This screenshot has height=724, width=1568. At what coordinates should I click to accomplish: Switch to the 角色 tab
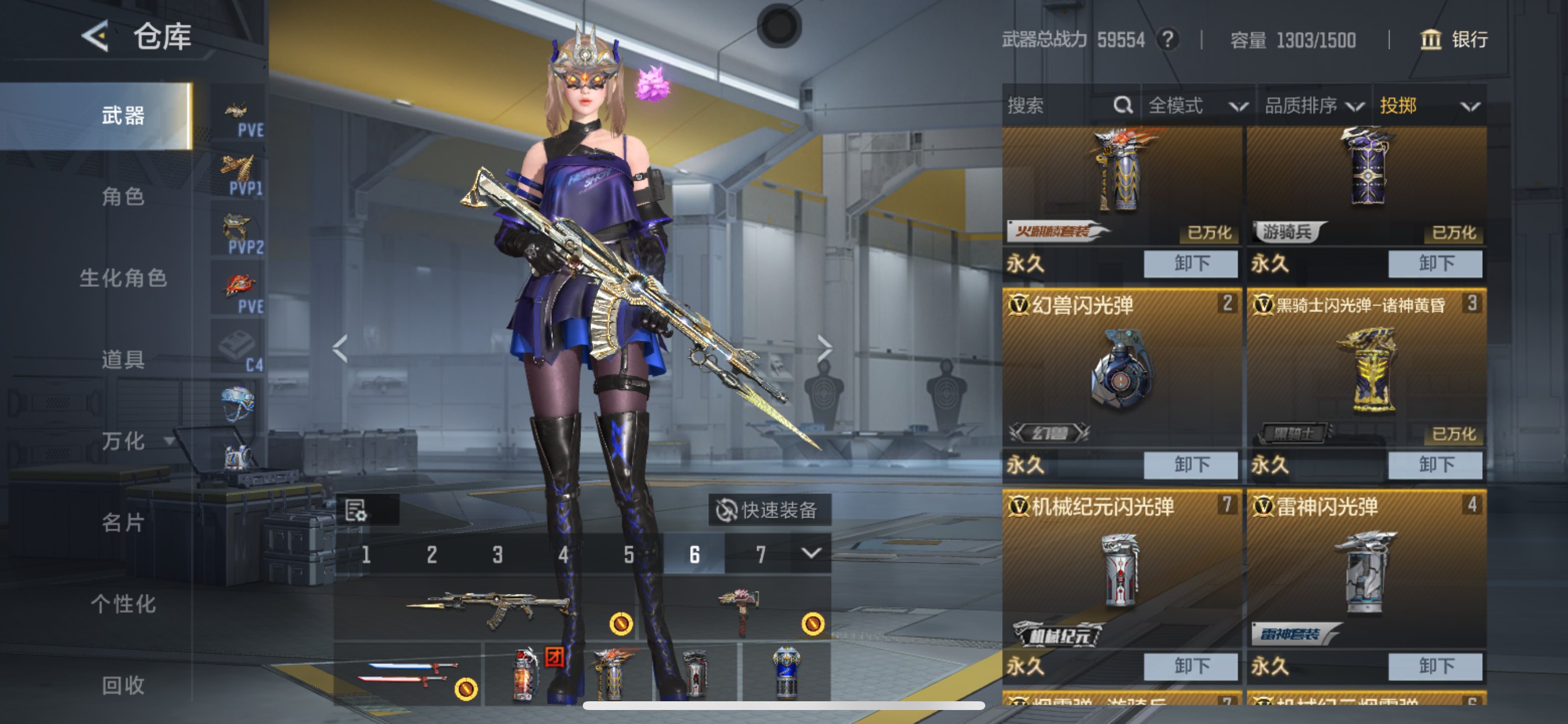[x=123, y=197]
